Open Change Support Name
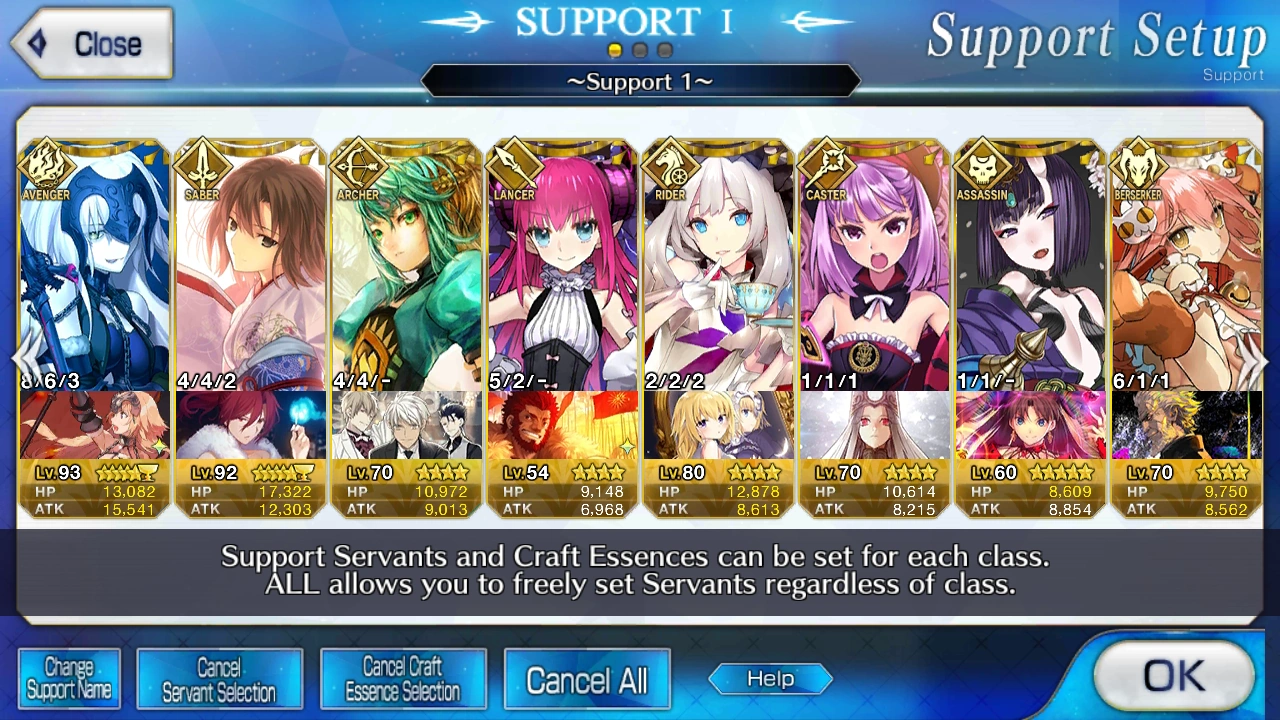Viewport: 1280px width, 720px height. tap(69, 678)
